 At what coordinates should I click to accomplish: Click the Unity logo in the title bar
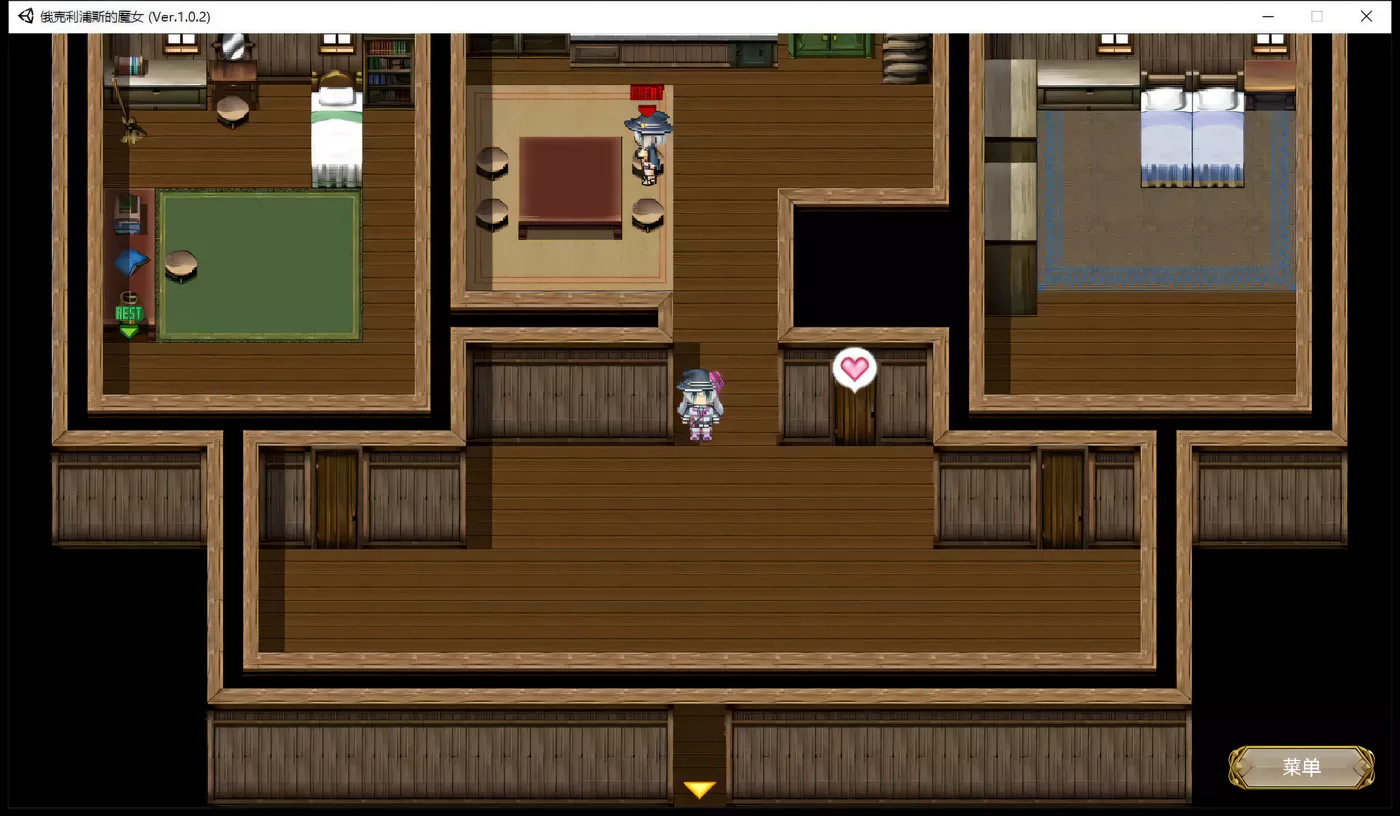25,16
